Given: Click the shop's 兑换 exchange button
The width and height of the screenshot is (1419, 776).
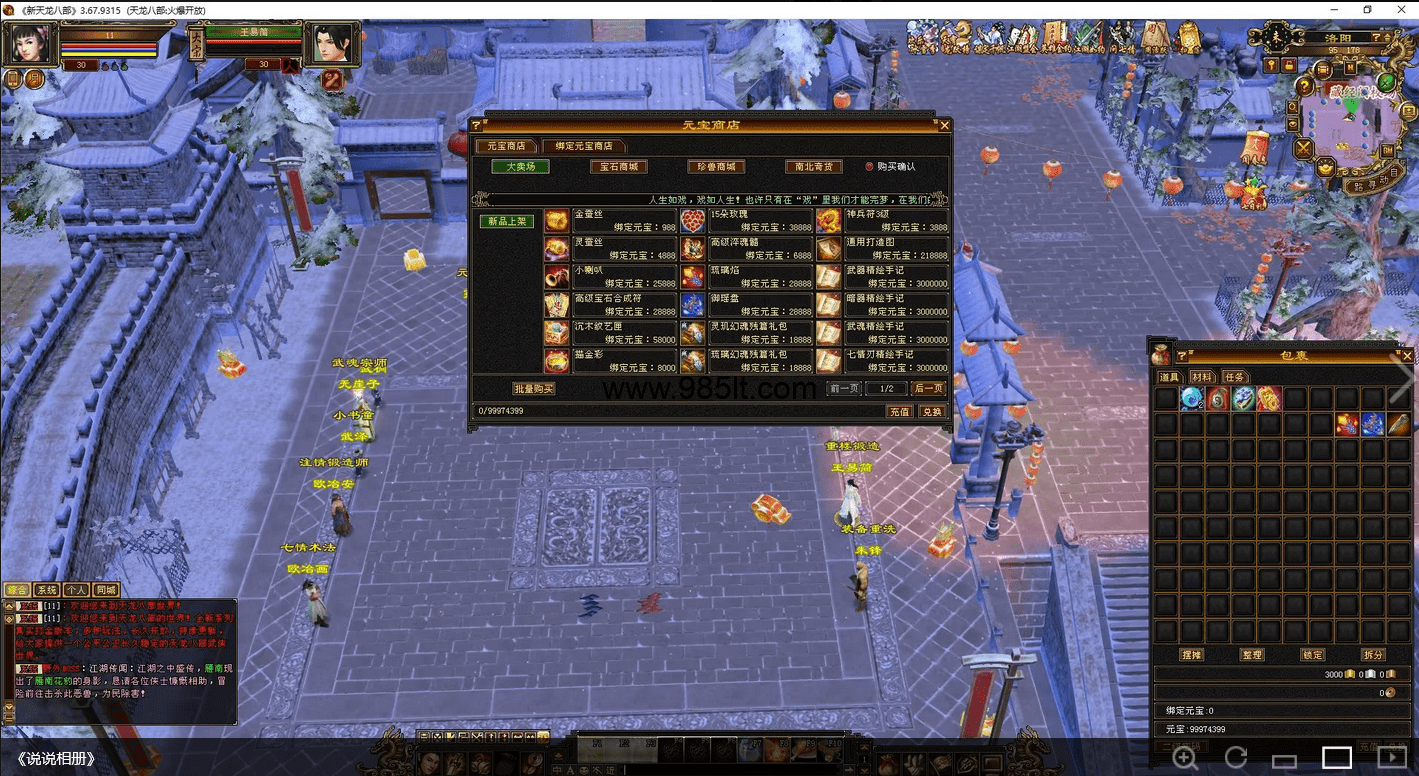Looking at the screenshot, I should click(931, 411).
